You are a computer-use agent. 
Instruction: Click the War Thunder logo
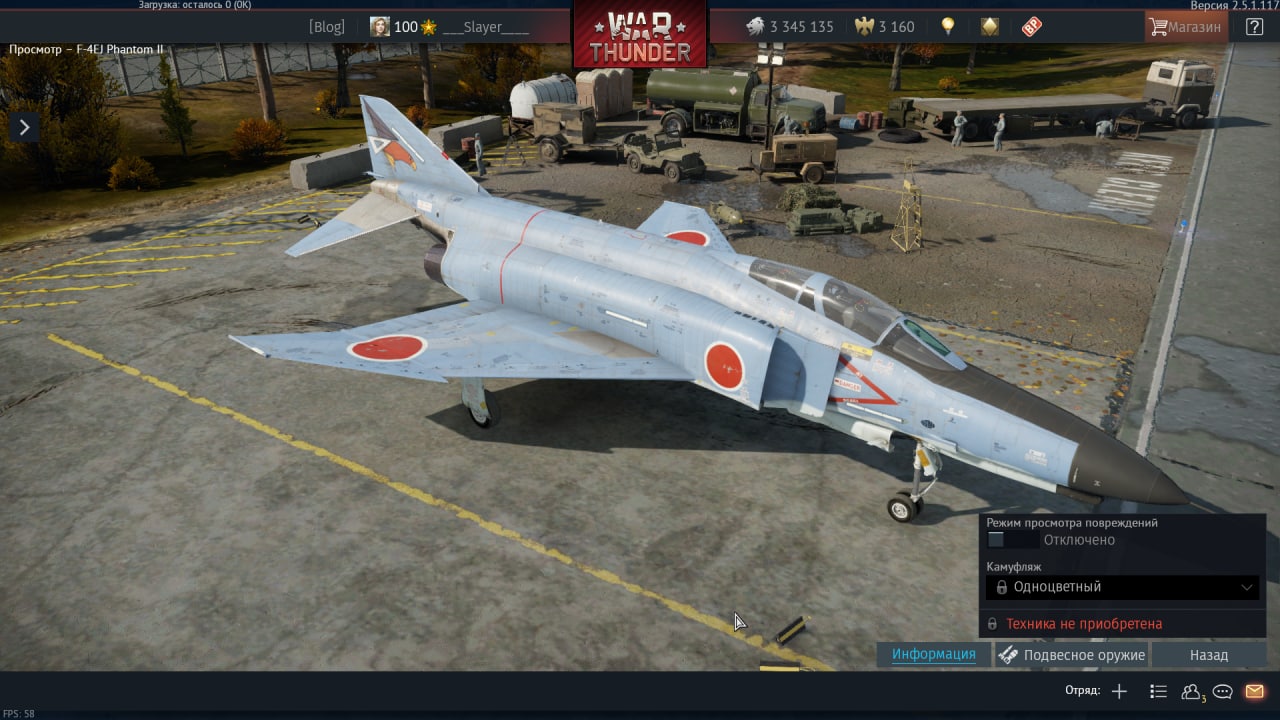coord(639,36)
